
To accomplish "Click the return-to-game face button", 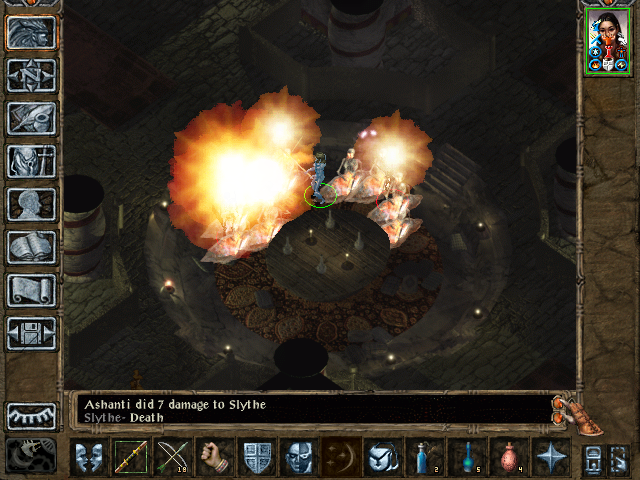I will (32, 32).
